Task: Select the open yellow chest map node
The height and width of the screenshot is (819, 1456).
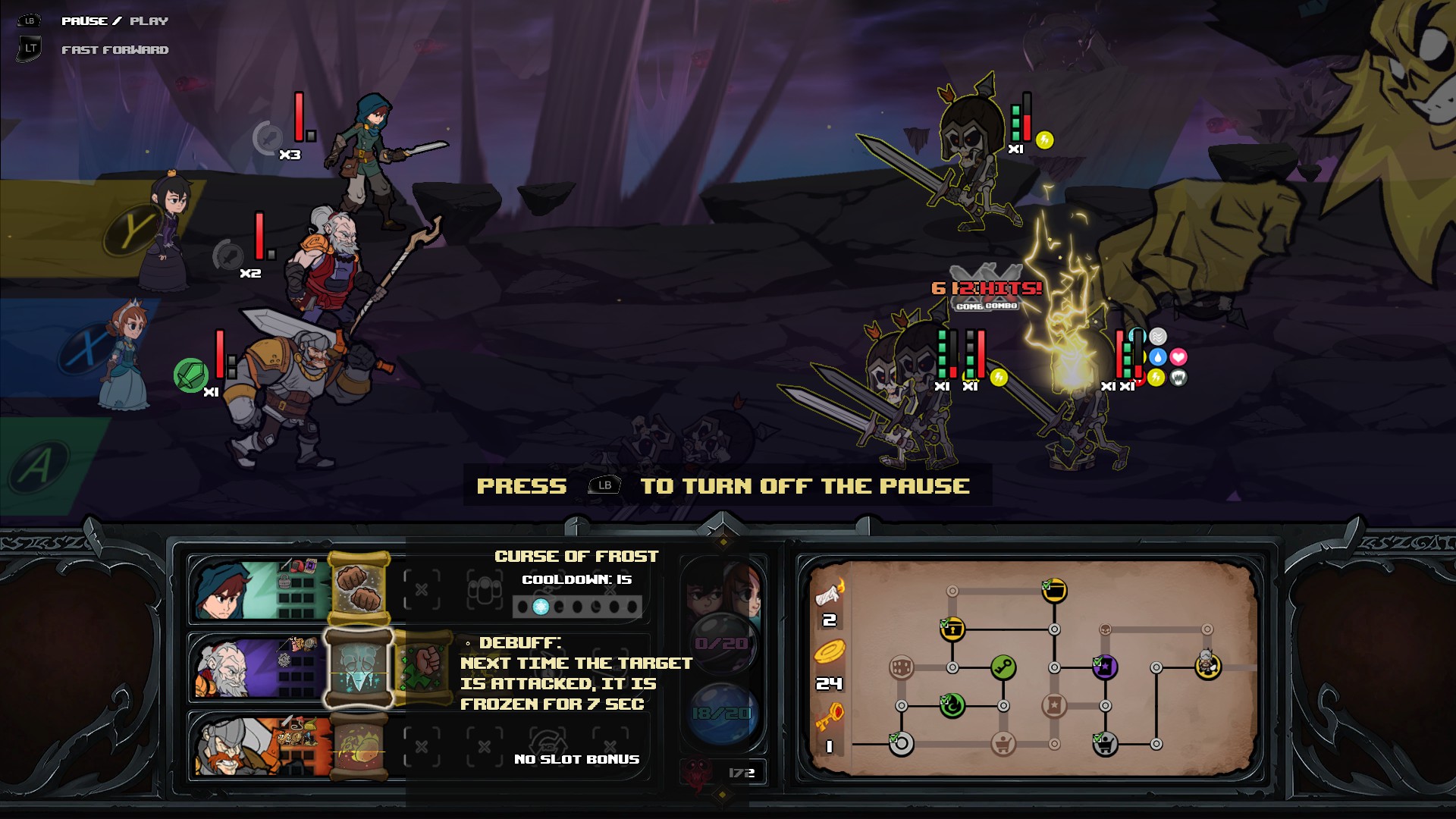Action: pos(1054,590)
